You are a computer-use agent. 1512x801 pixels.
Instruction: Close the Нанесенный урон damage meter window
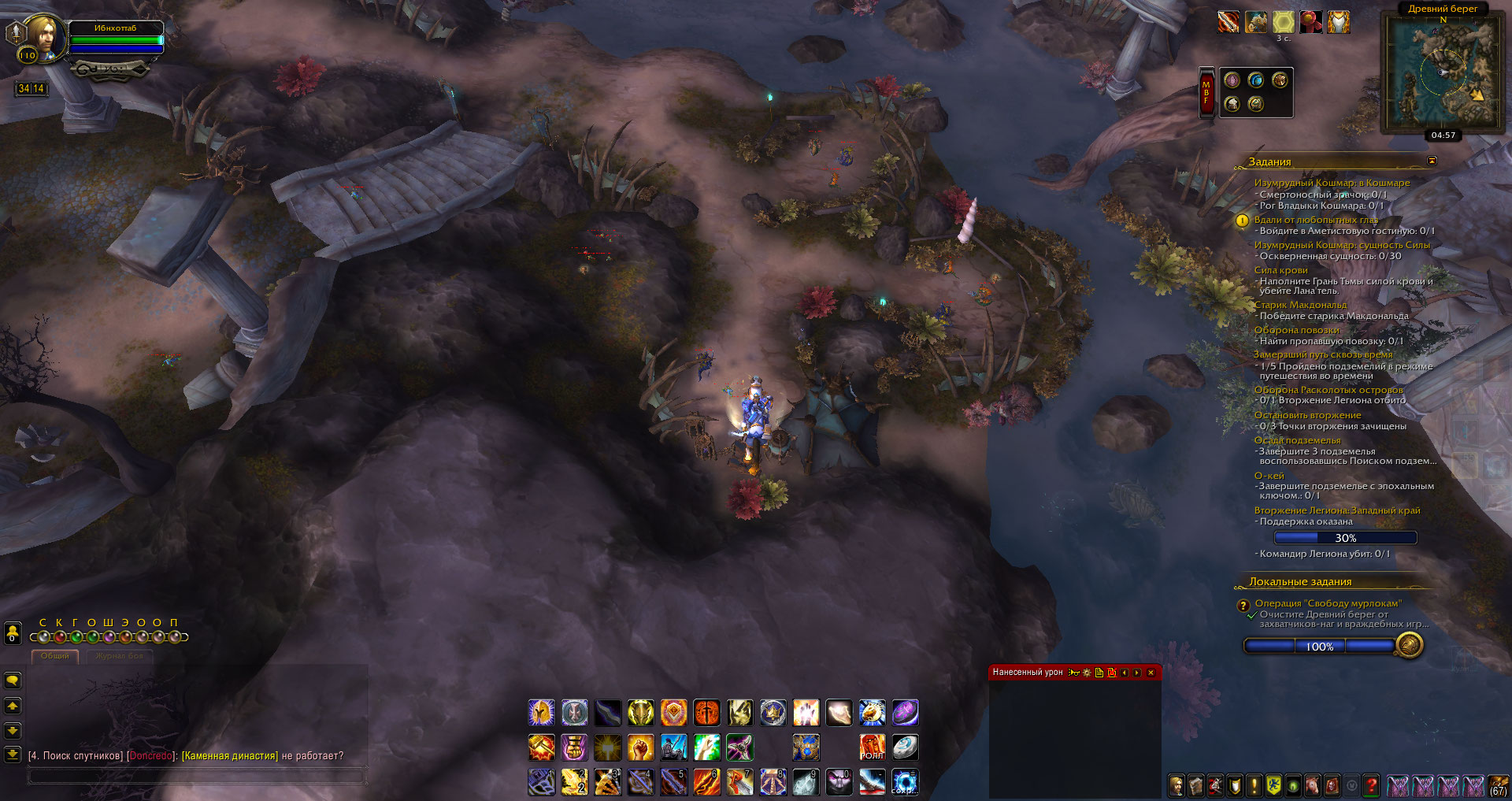click(x=1151, y=673)
